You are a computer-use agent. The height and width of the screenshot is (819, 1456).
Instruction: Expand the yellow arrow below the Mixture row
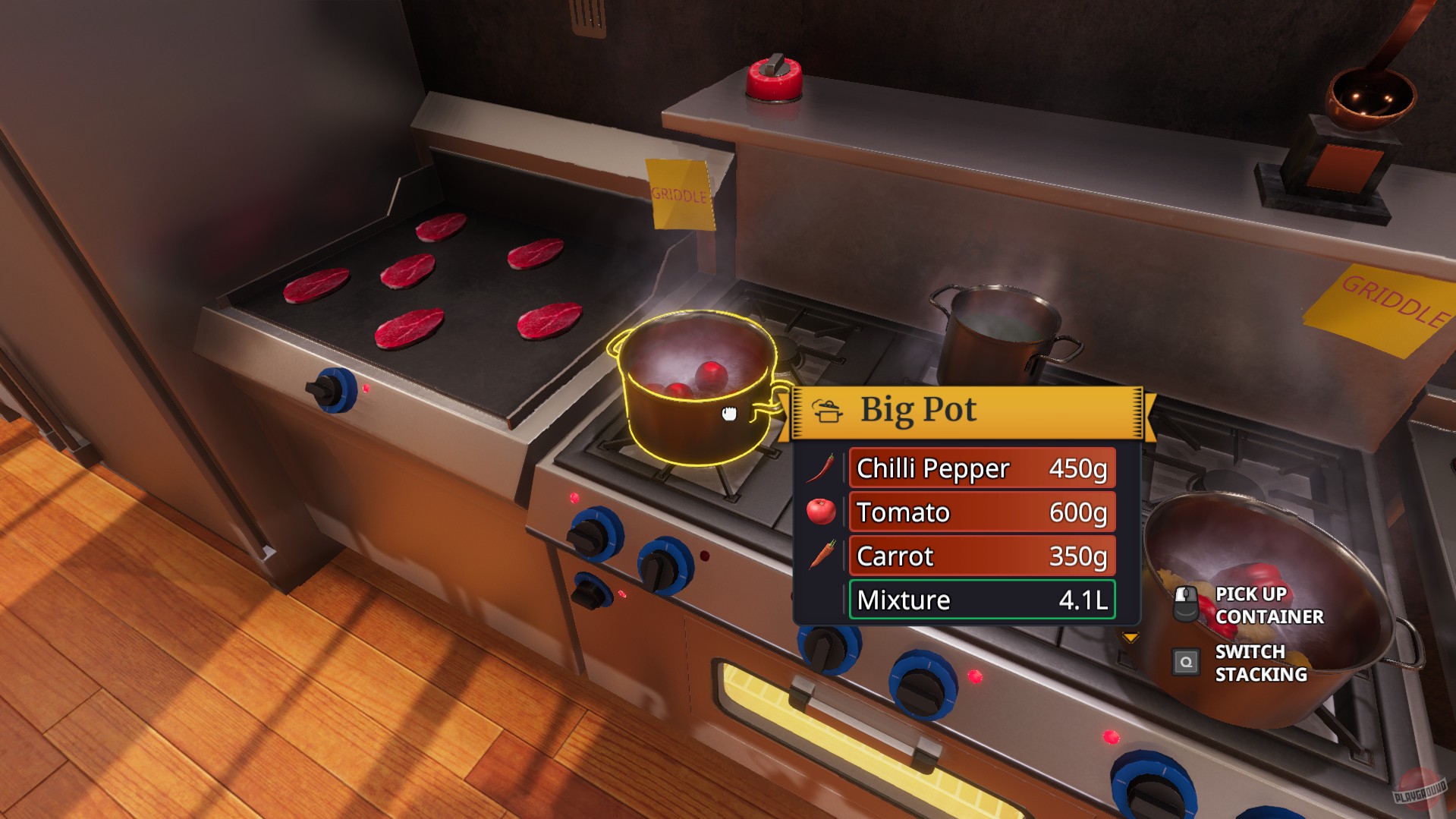(1130, 638)
